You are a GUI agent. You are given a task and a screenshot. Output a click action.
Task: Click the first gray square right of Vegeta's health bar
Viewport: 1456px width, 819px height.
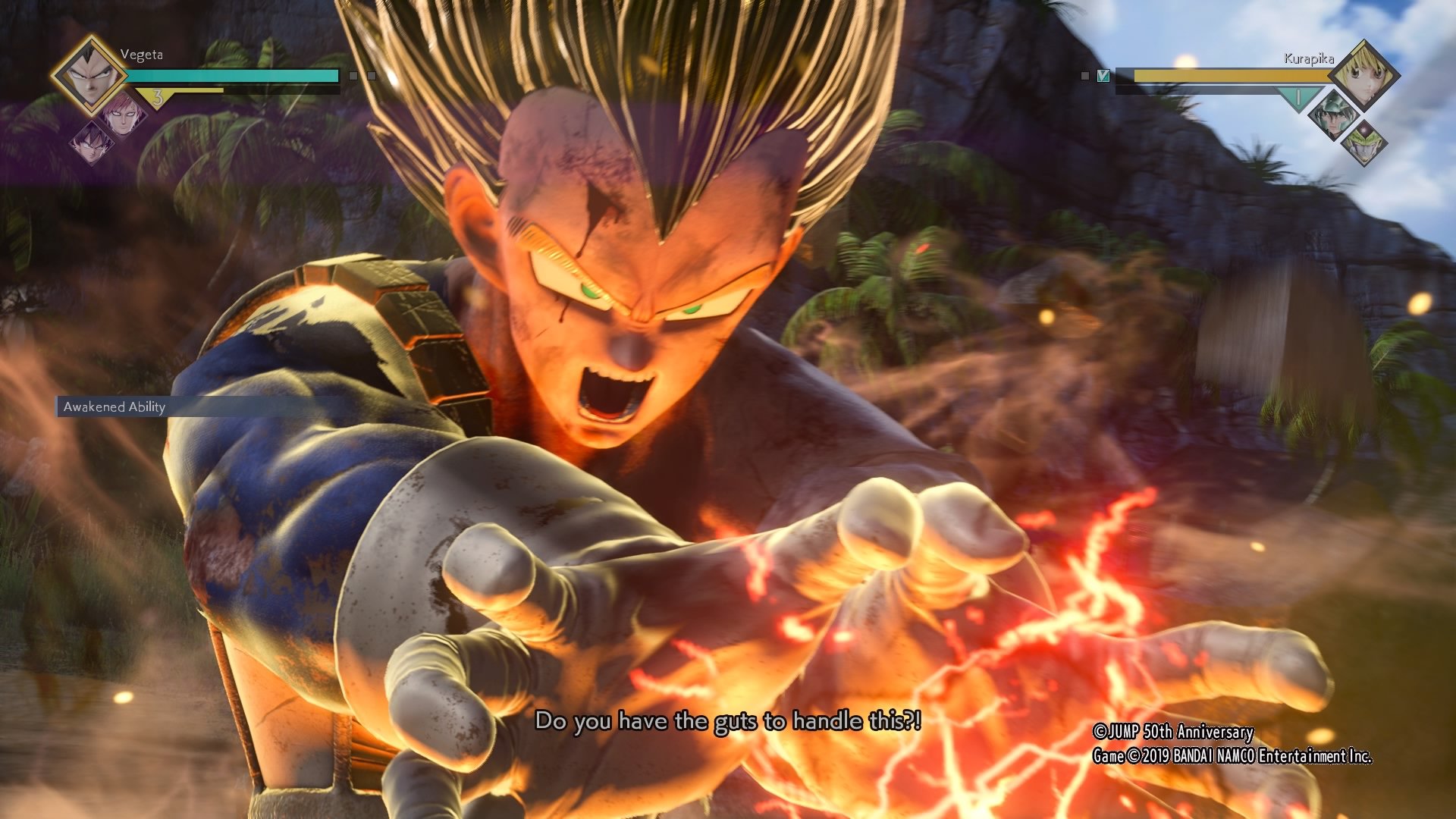353,76
